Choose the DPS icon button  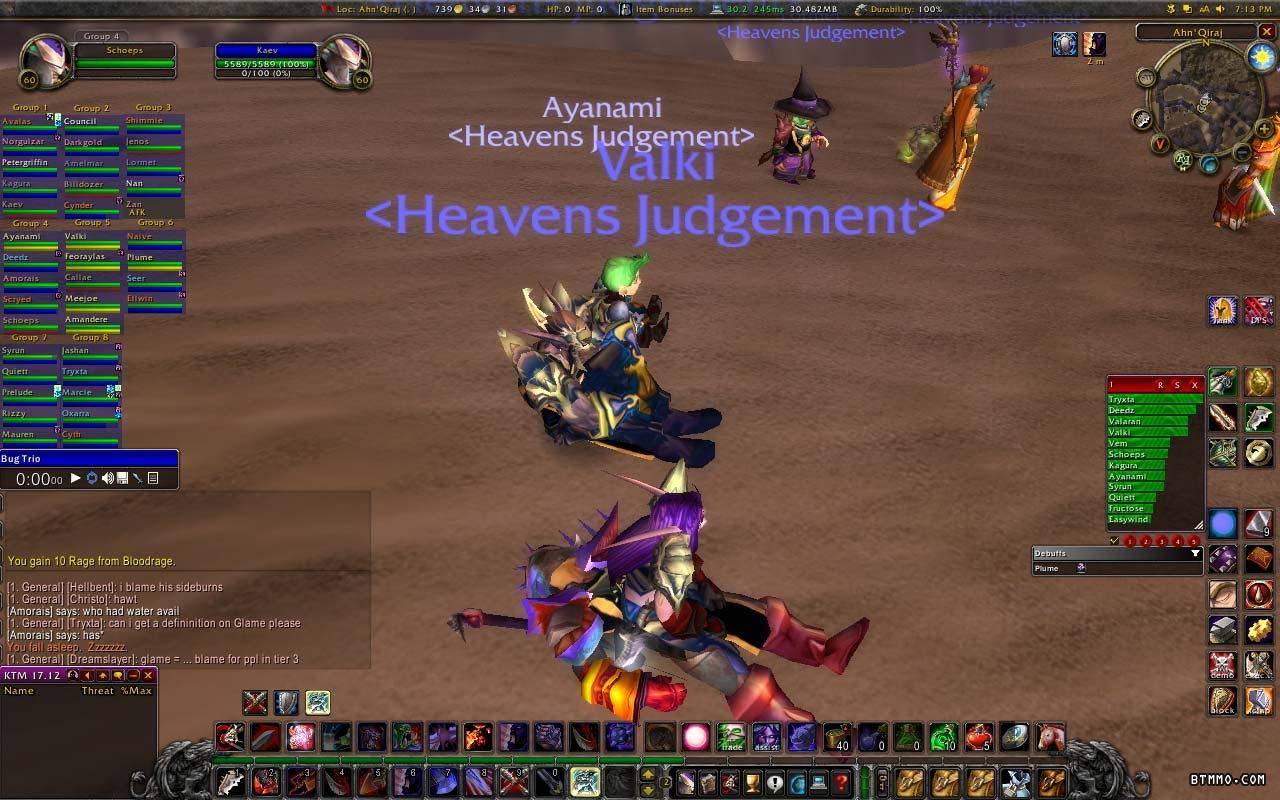click(x=1259, y=311)
